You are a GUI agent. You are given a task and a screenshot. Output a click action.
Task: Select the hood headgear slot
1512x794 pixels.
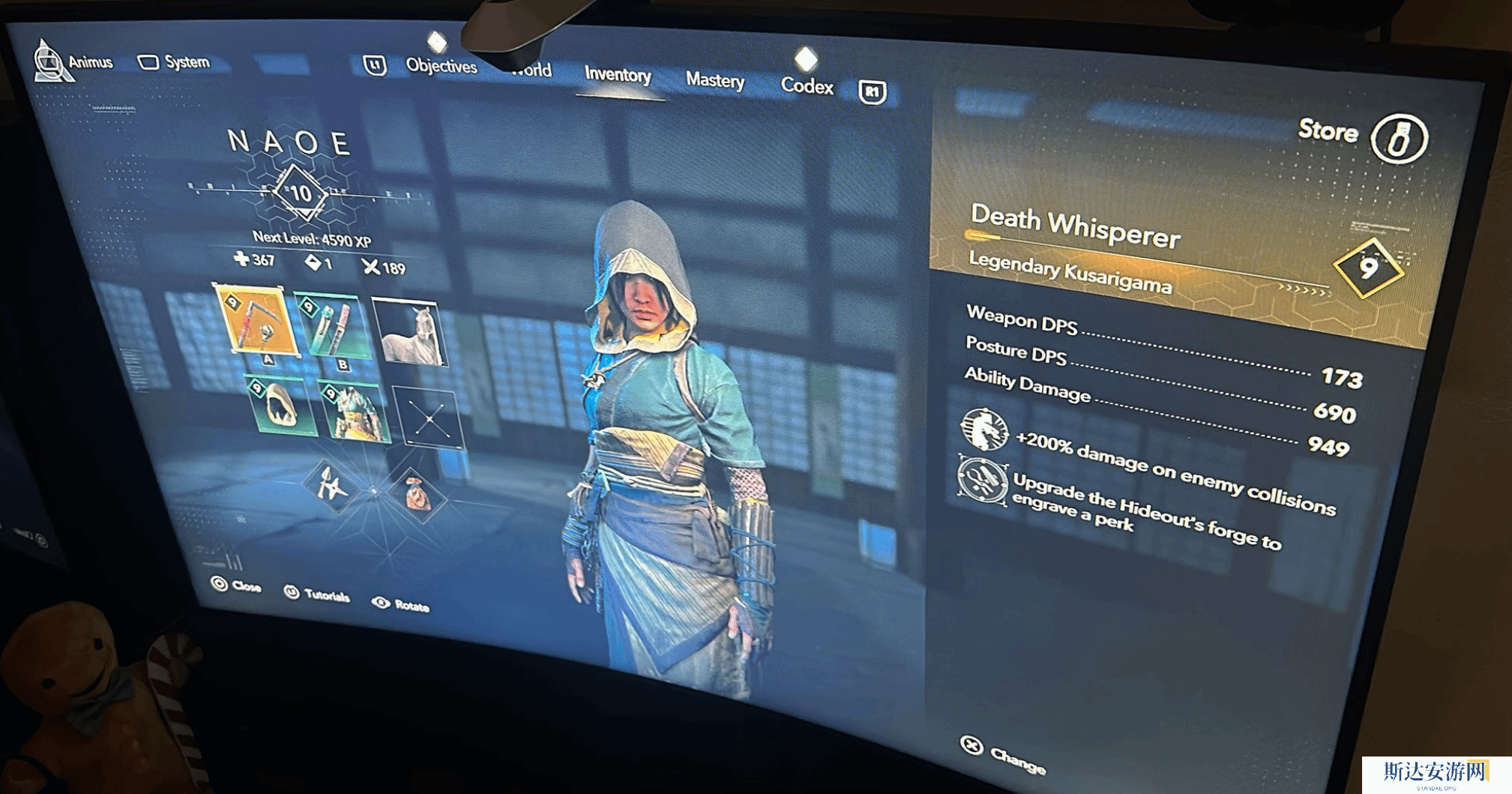(280, 406)
